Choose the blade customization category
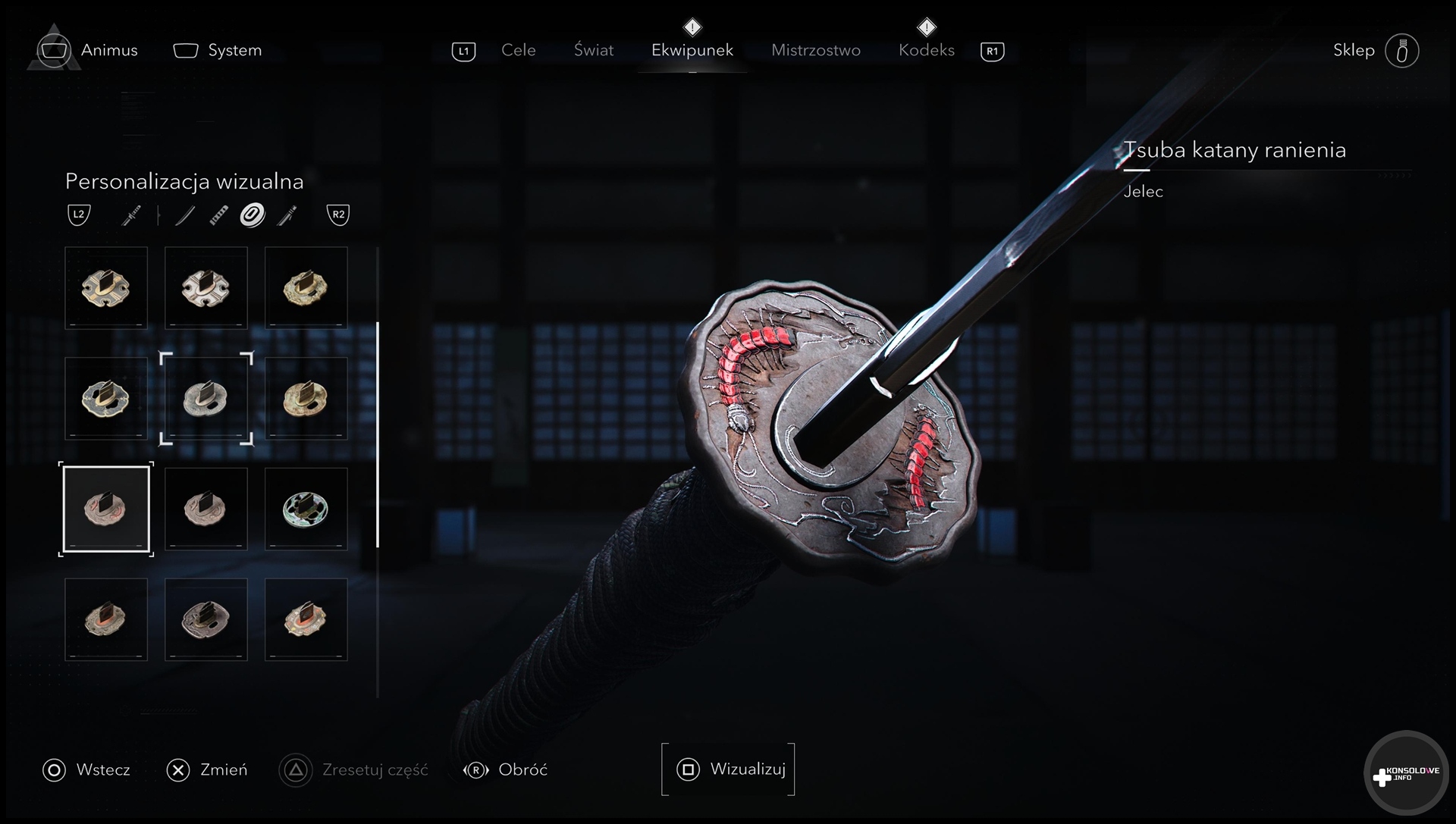 [184, 215]
